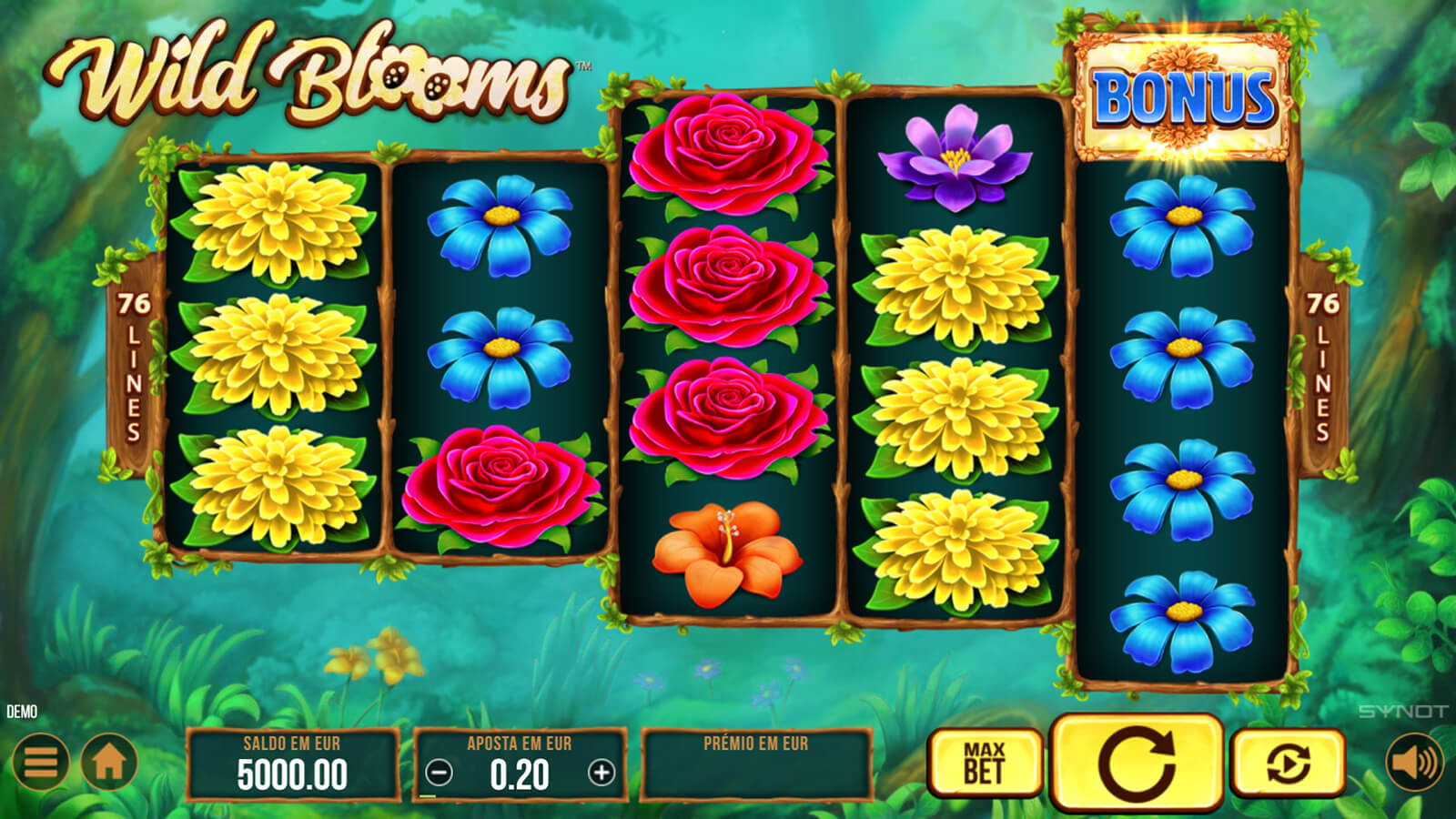Activate the autoplay button

click(x=1288, y=763)
